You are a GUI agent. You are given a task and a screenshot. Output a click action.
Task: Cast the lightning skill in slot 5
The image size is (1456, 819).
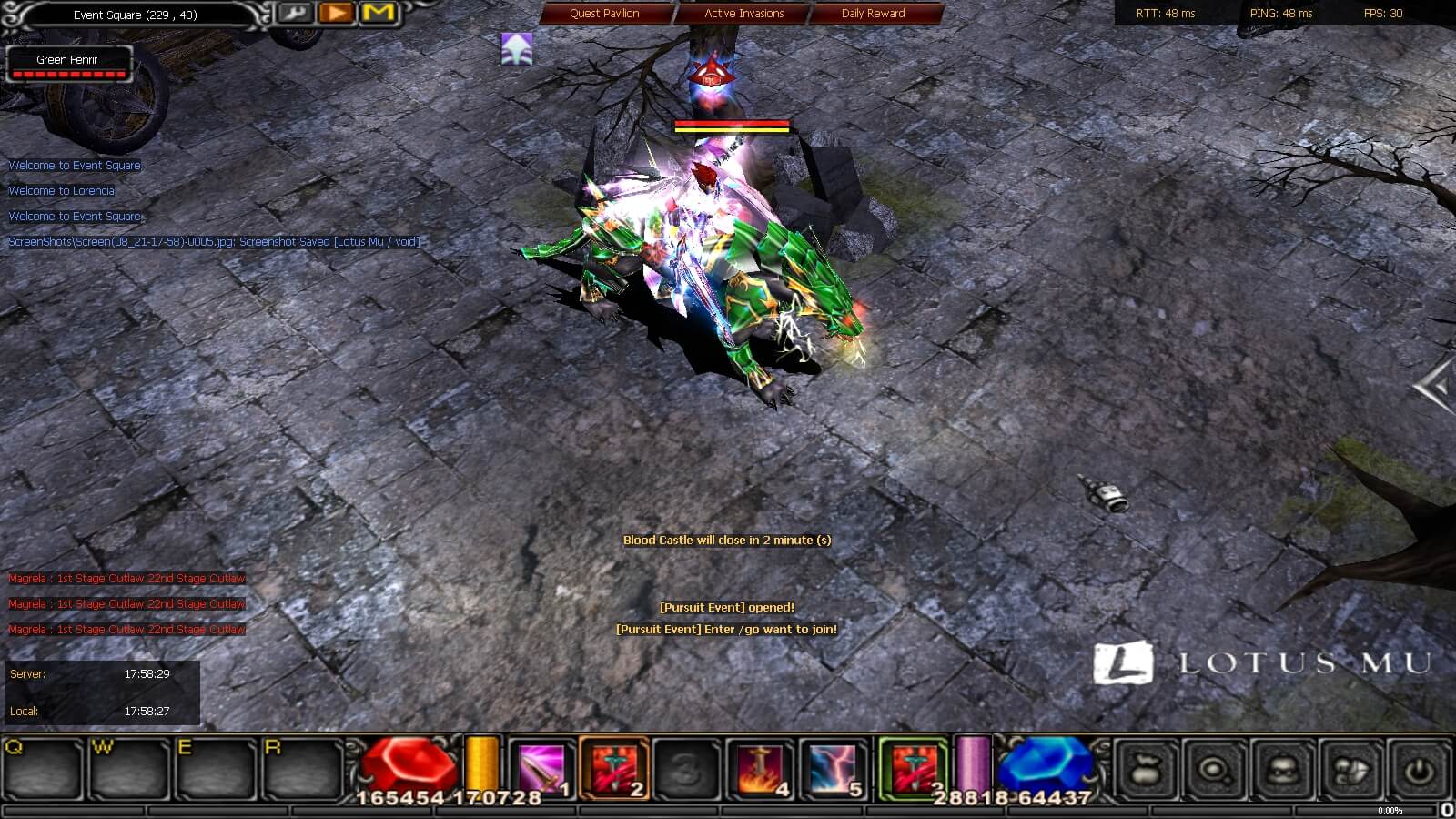[x=833, y=769]
